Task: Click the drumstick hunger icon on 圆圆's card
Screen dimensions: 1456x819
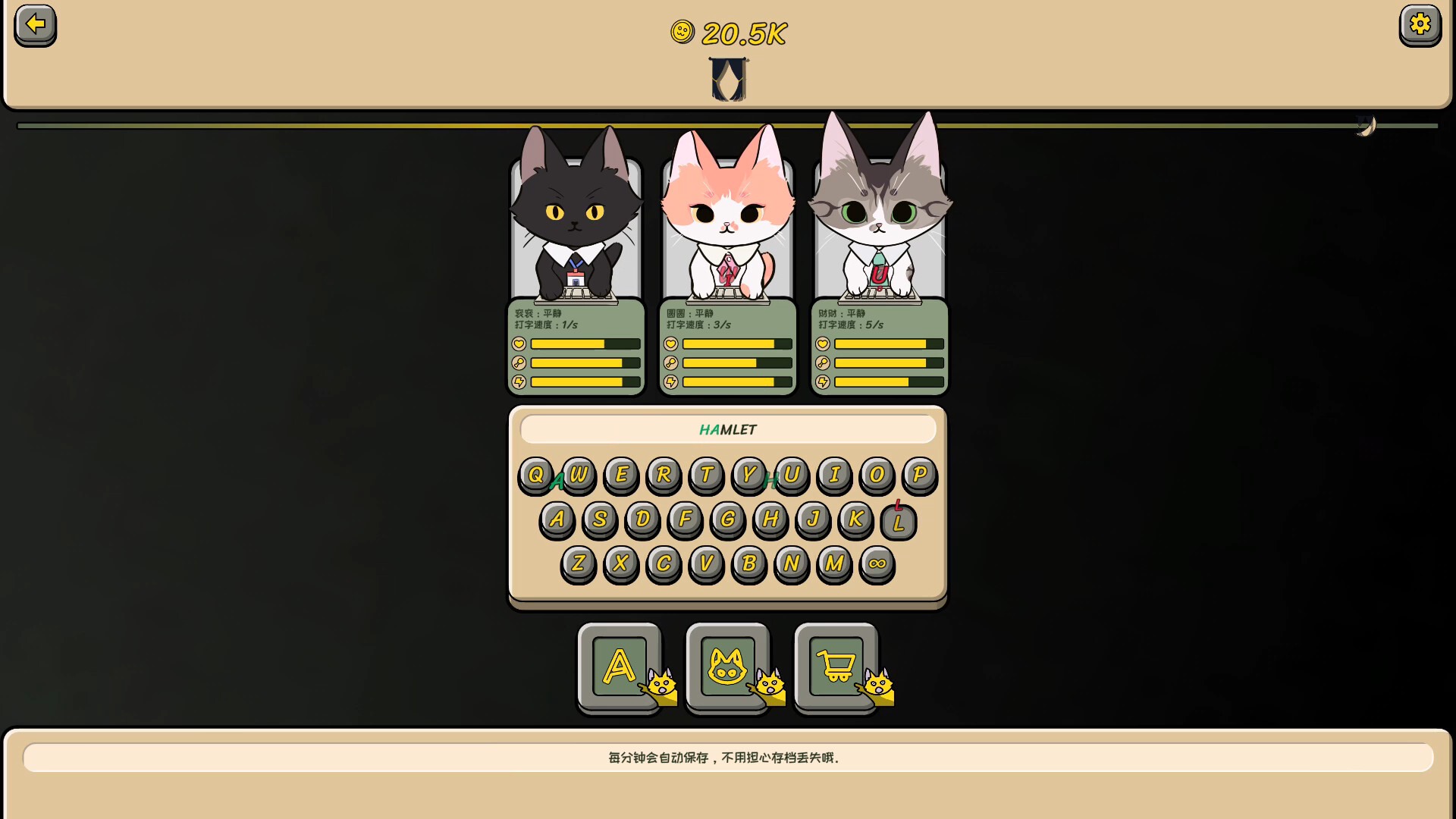Action: (x=670, y=363)
